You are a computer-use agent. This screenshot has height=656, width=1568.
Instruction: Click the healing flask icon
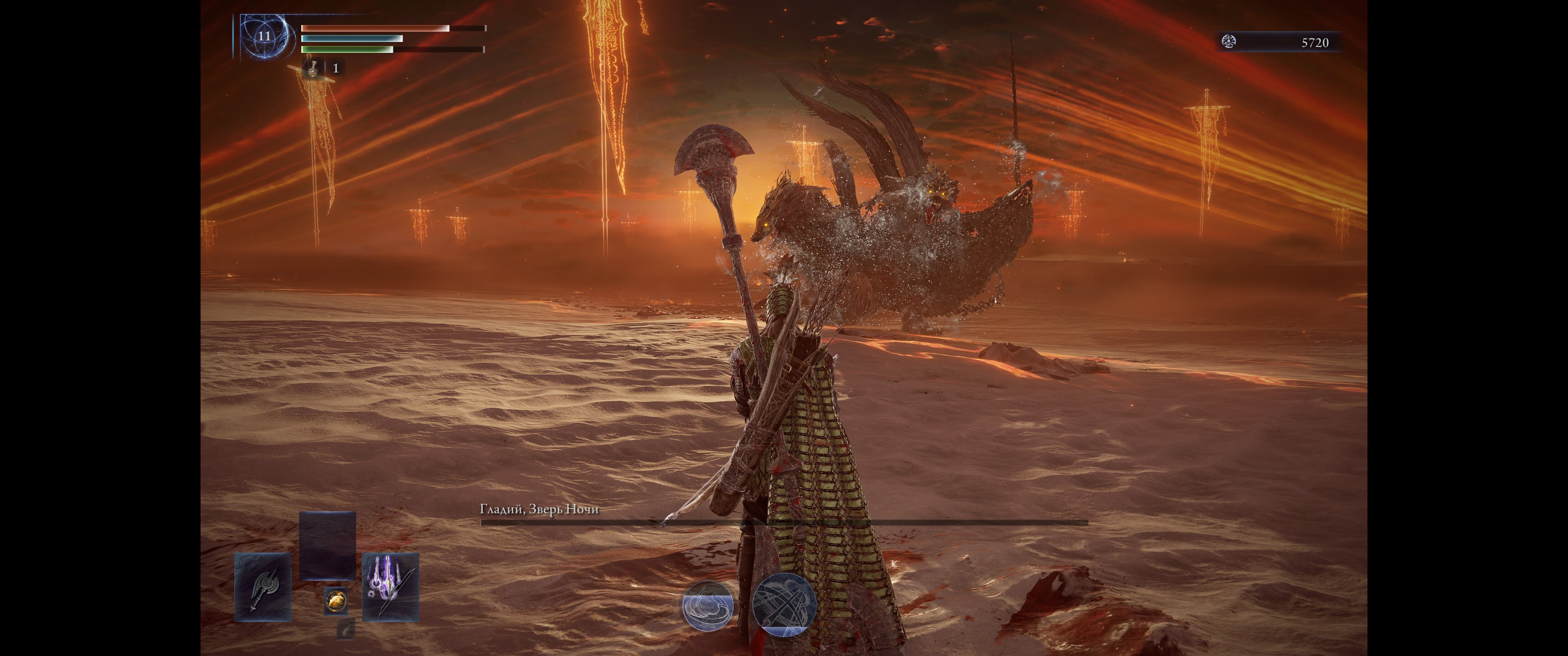(x=312, y=68)
